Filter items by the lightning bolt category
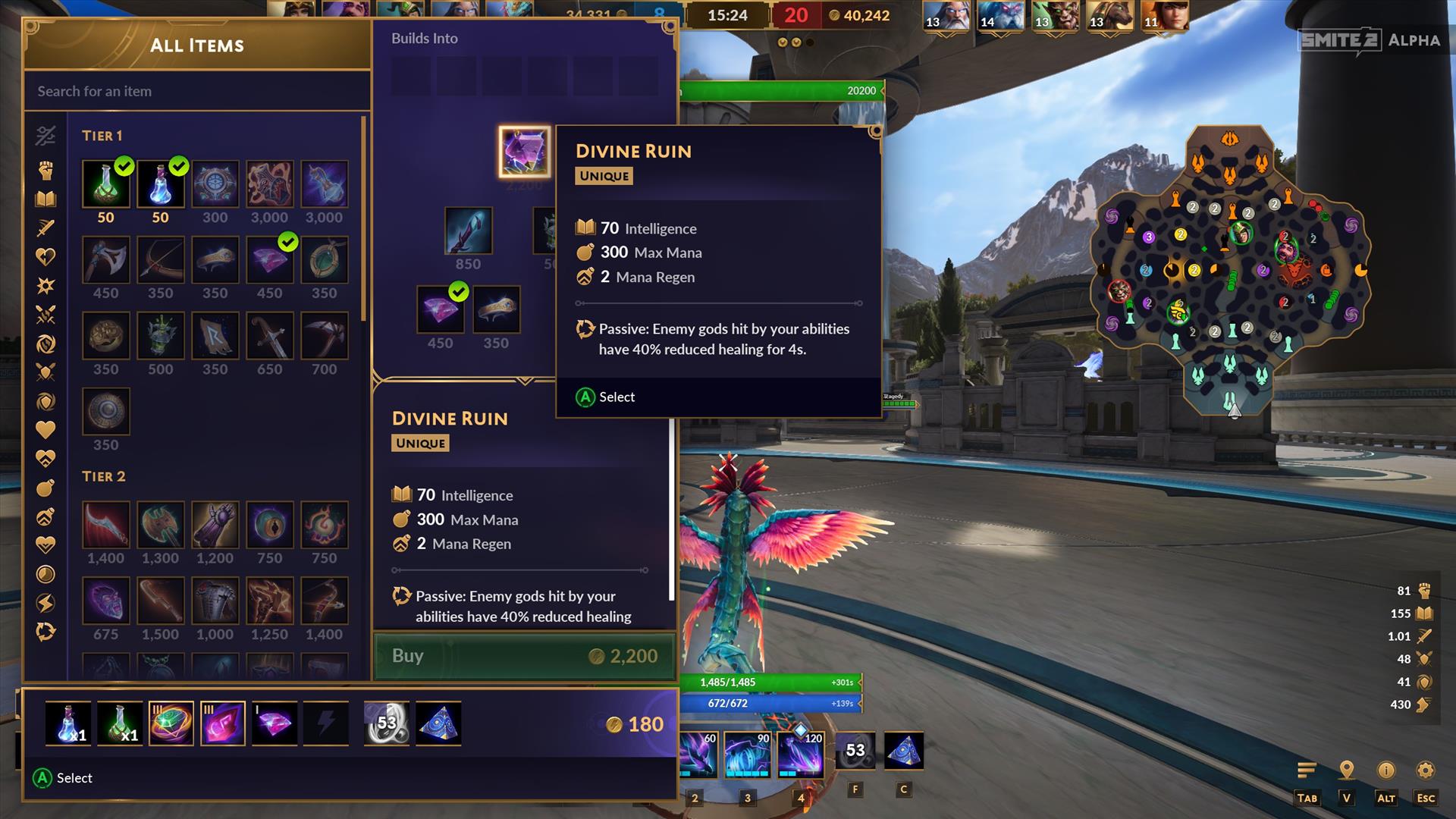Viewport: 1456px width, 819px height. [x=45, y=603]
